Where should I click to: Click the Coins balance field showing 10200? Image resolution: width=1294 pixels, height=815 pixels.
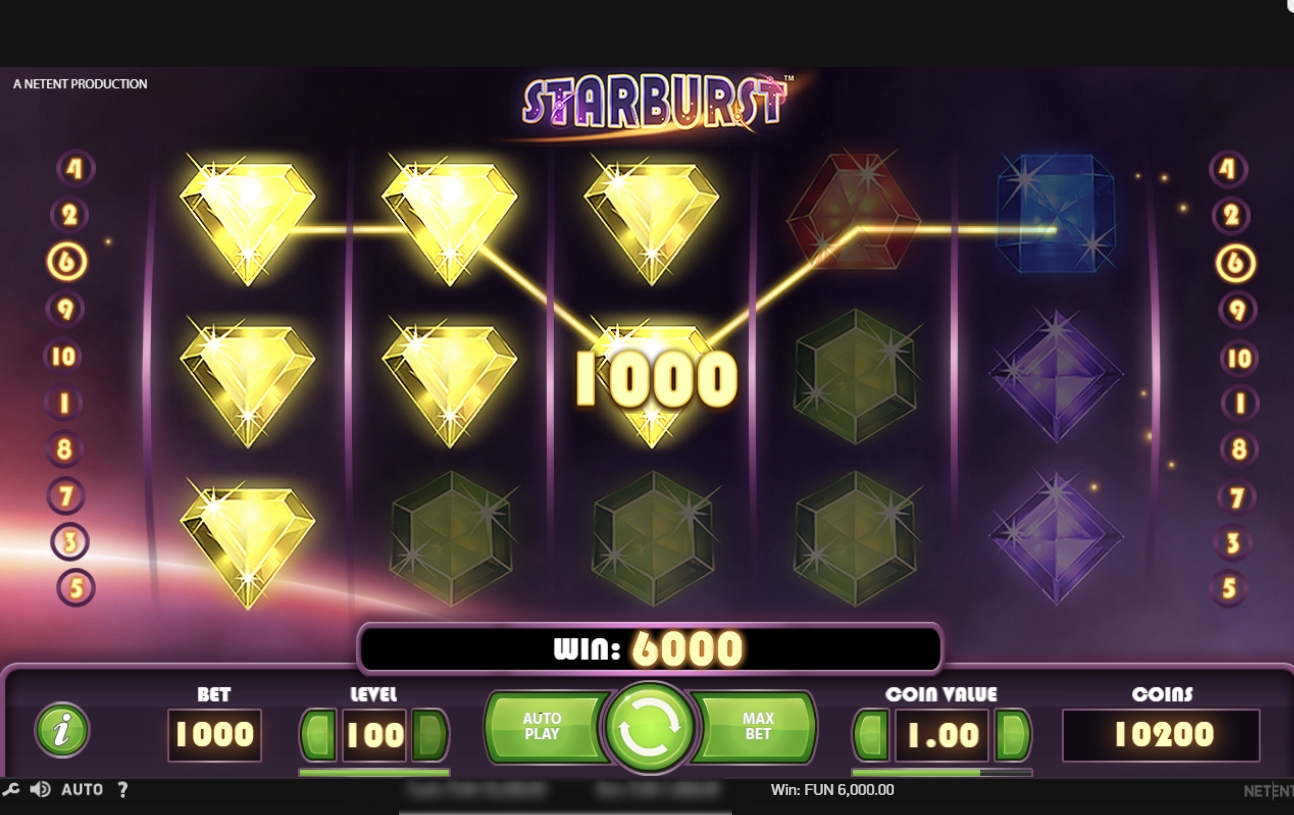click(x=1161, y=734)
